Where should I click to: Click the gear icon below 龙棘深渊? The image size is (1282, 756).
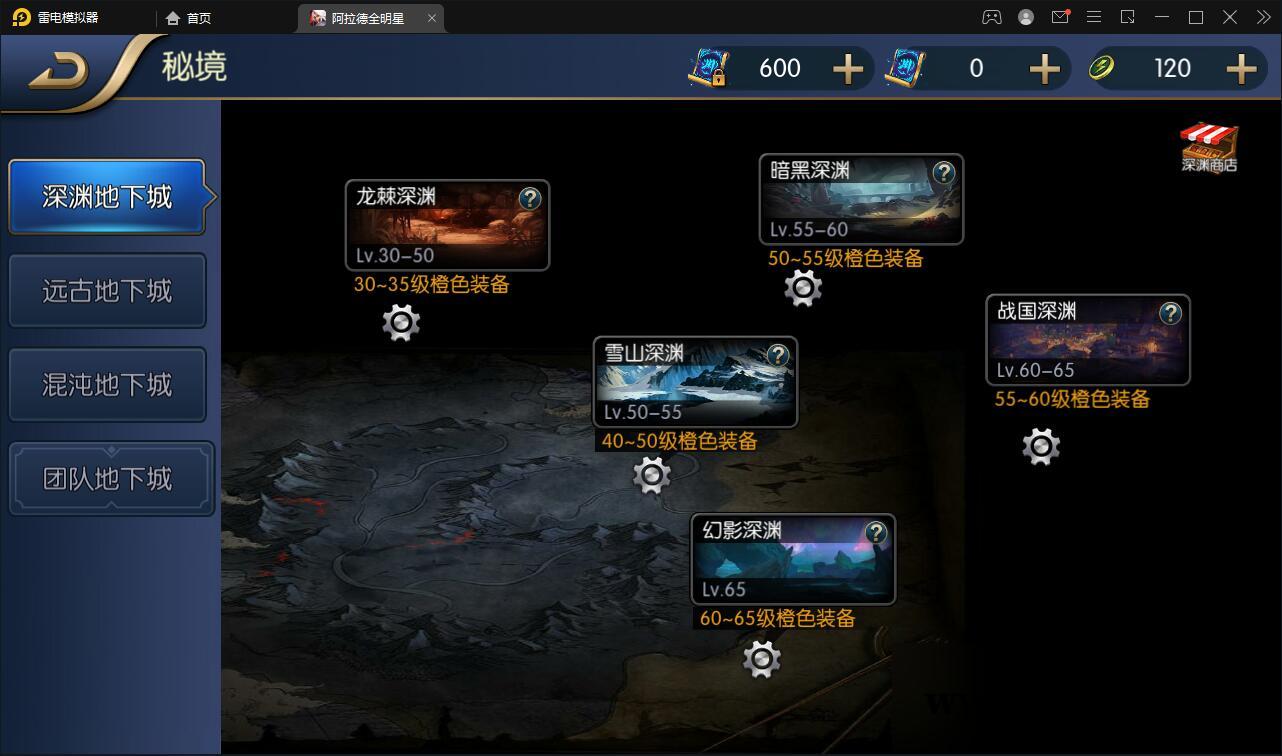coord(400,323)
